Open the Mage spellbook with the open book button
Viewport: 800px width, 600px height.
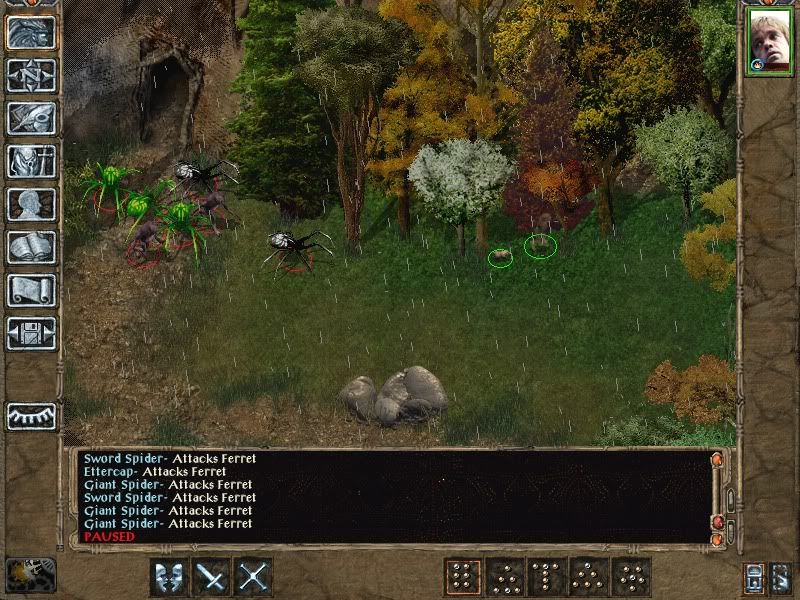[31, 248]
